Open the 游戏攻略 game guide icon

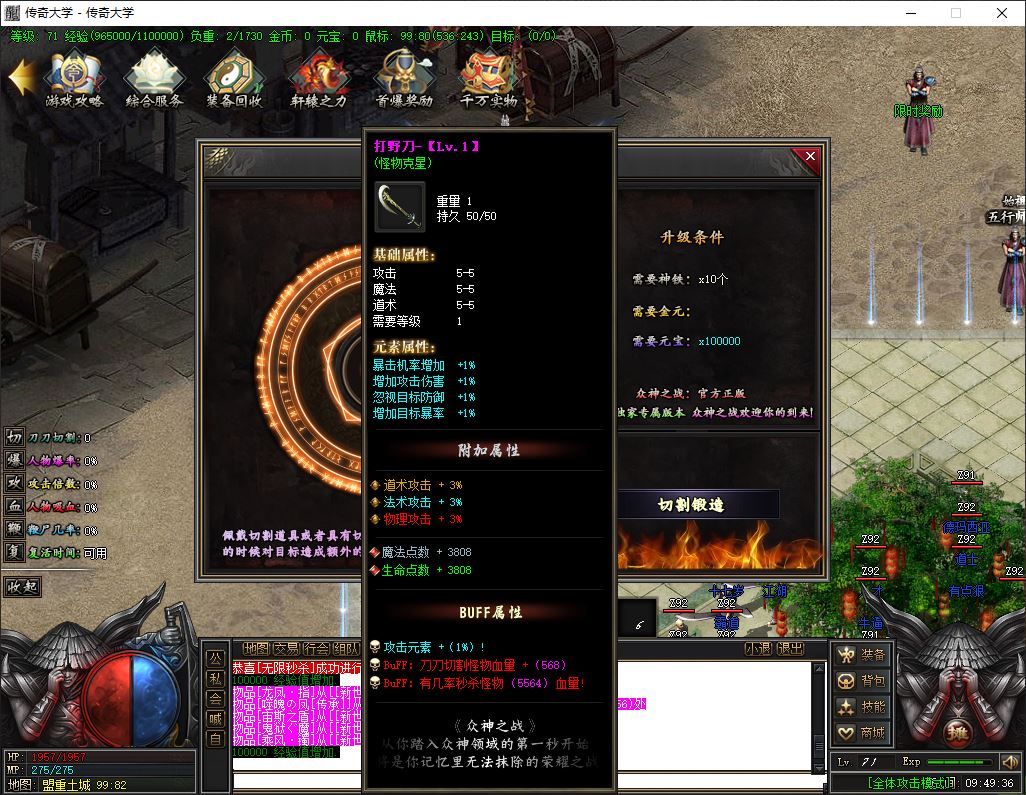74,78
